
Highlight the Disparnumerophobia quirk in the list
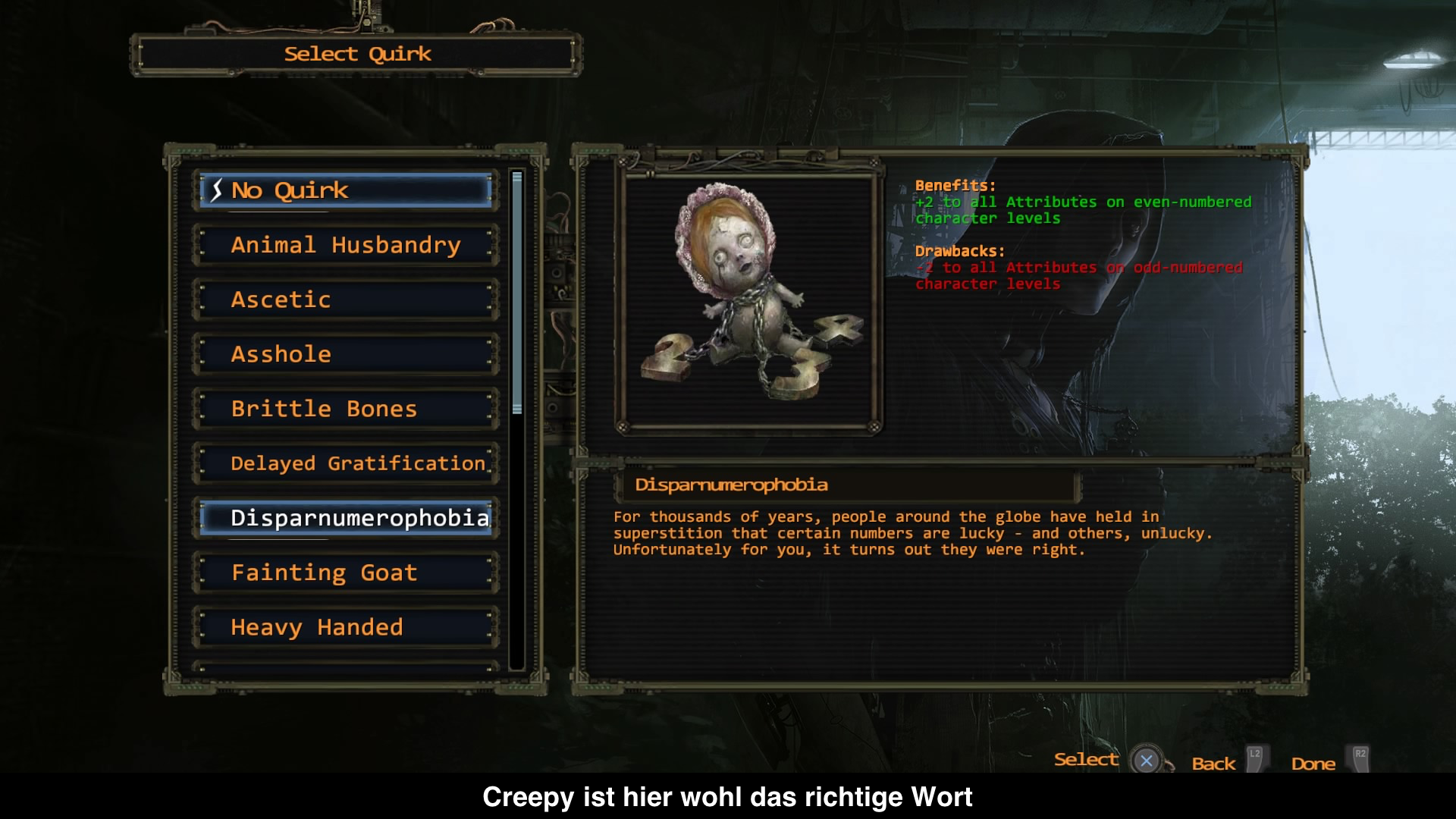(346, 518)
